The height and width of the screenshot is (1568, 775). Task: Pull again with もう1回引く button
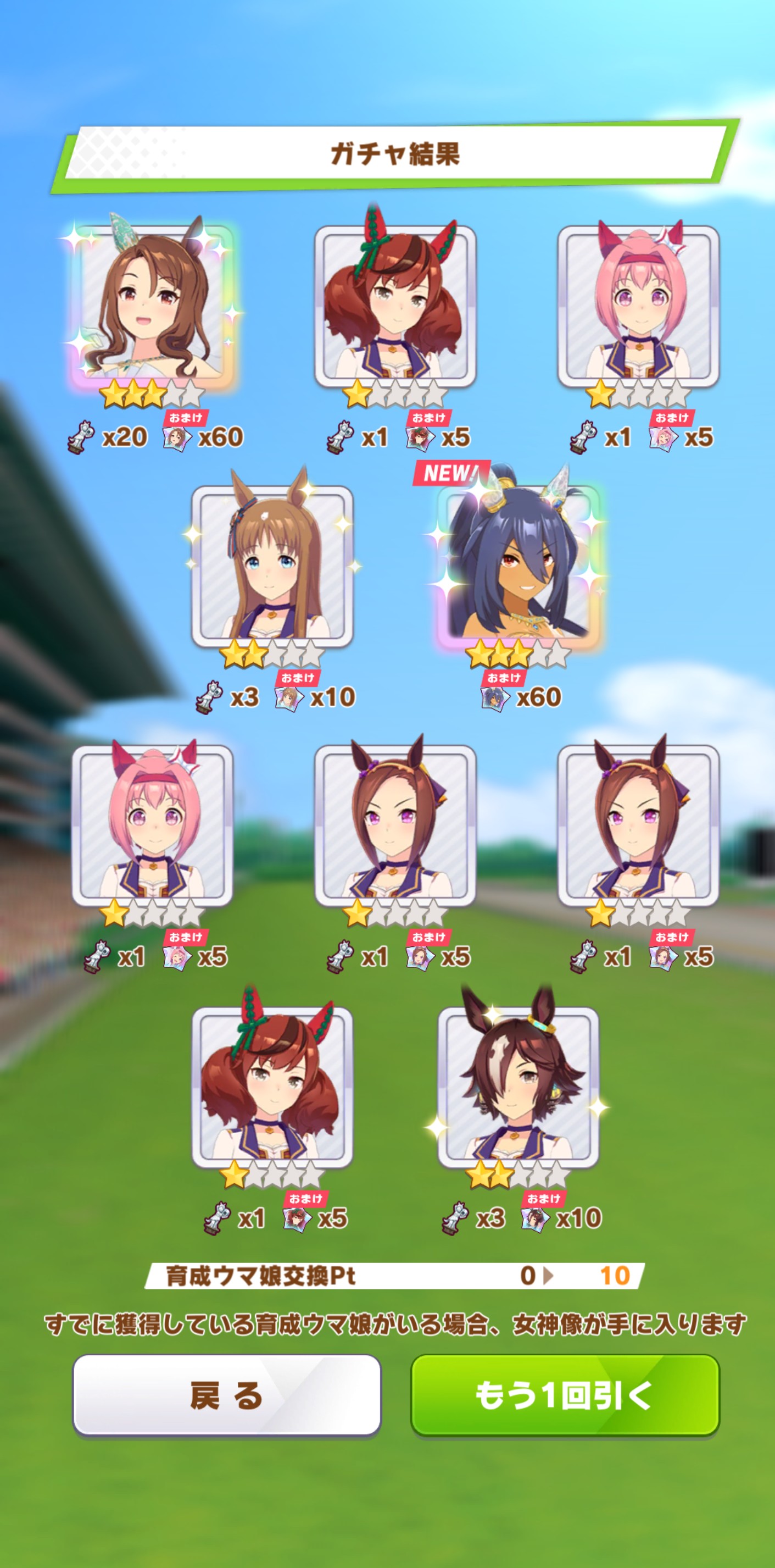point(565,1394)
